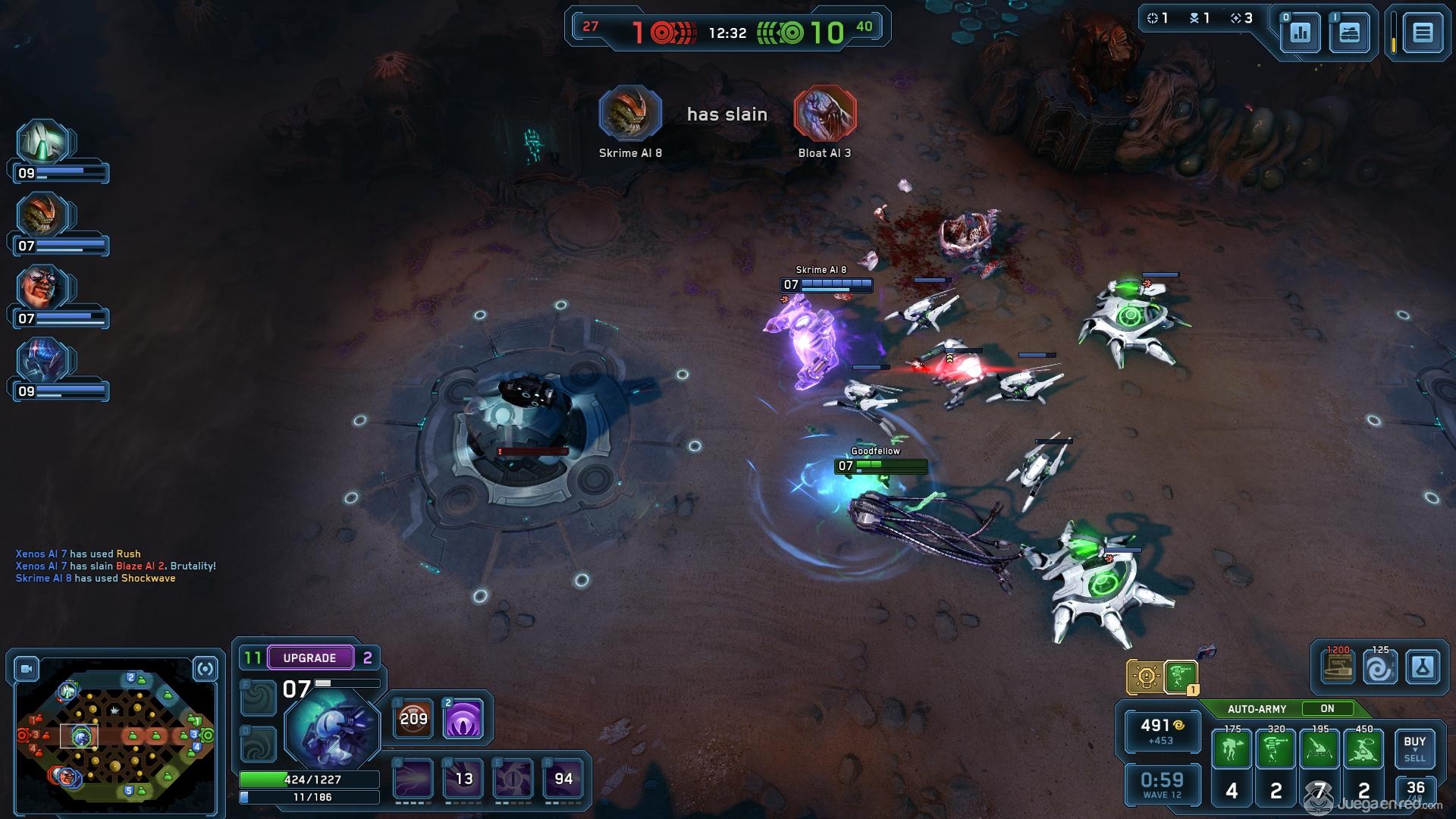Click the purple UPGRADE button

tap(309, 657)
